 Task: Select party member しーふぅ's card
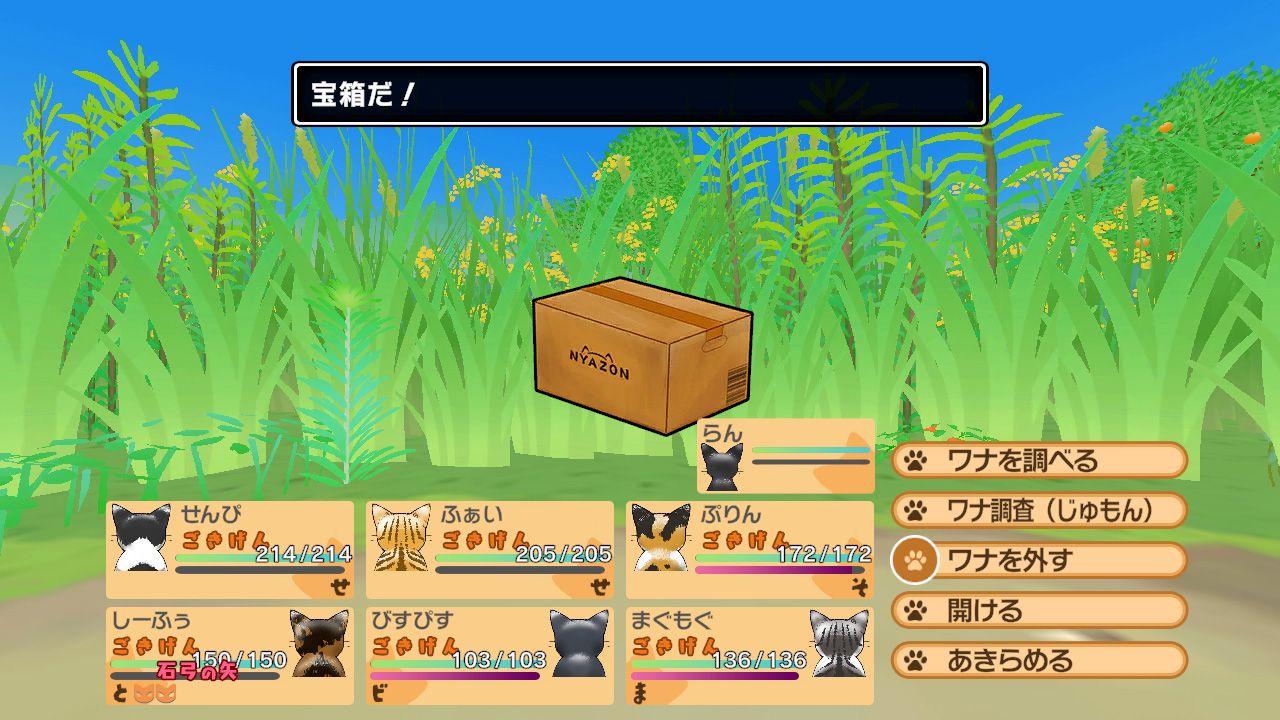tap(230, 655)
